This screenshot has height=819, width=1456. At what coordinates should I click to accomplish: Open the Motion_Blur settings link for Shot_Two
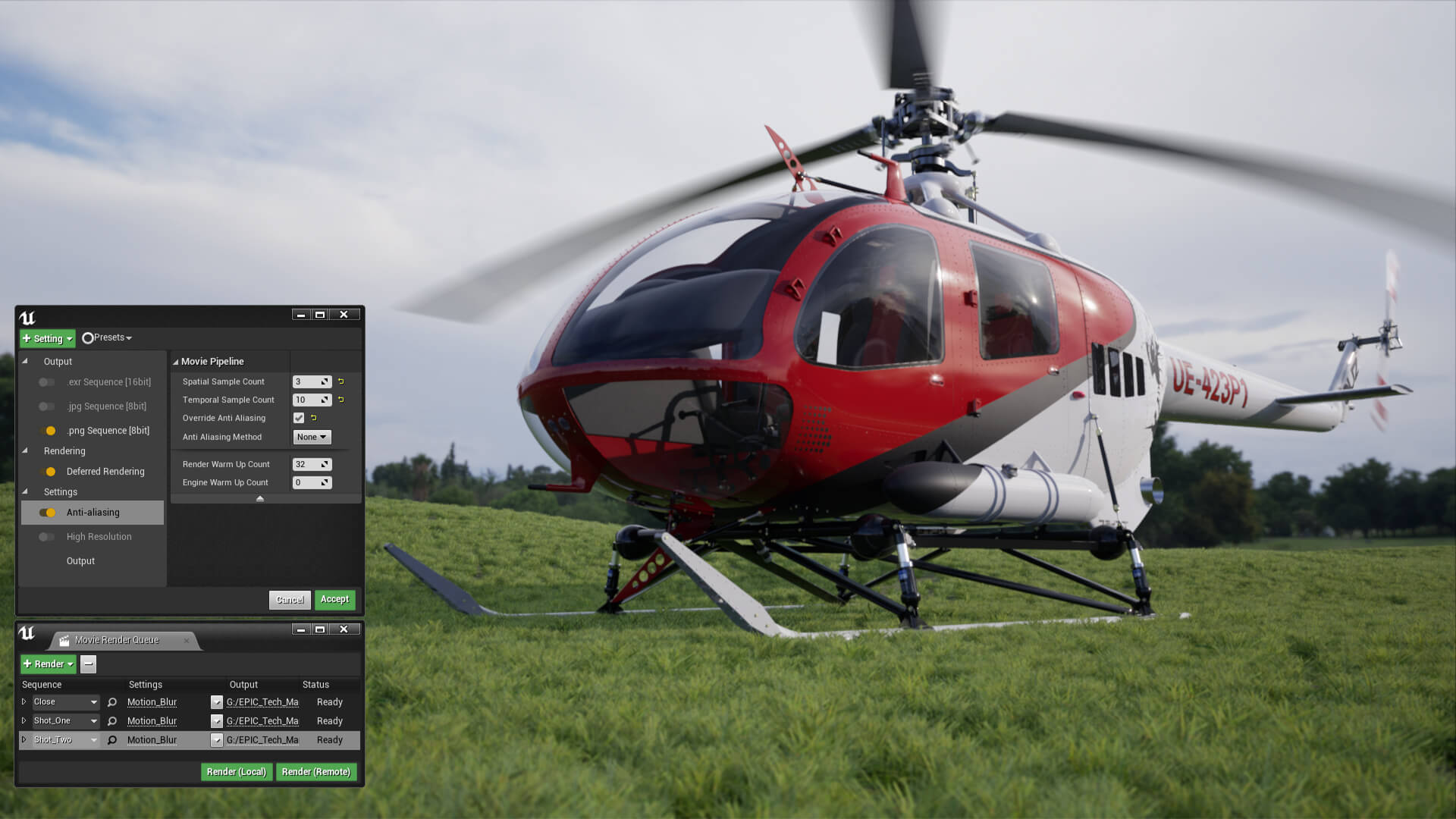pos(151,739)
